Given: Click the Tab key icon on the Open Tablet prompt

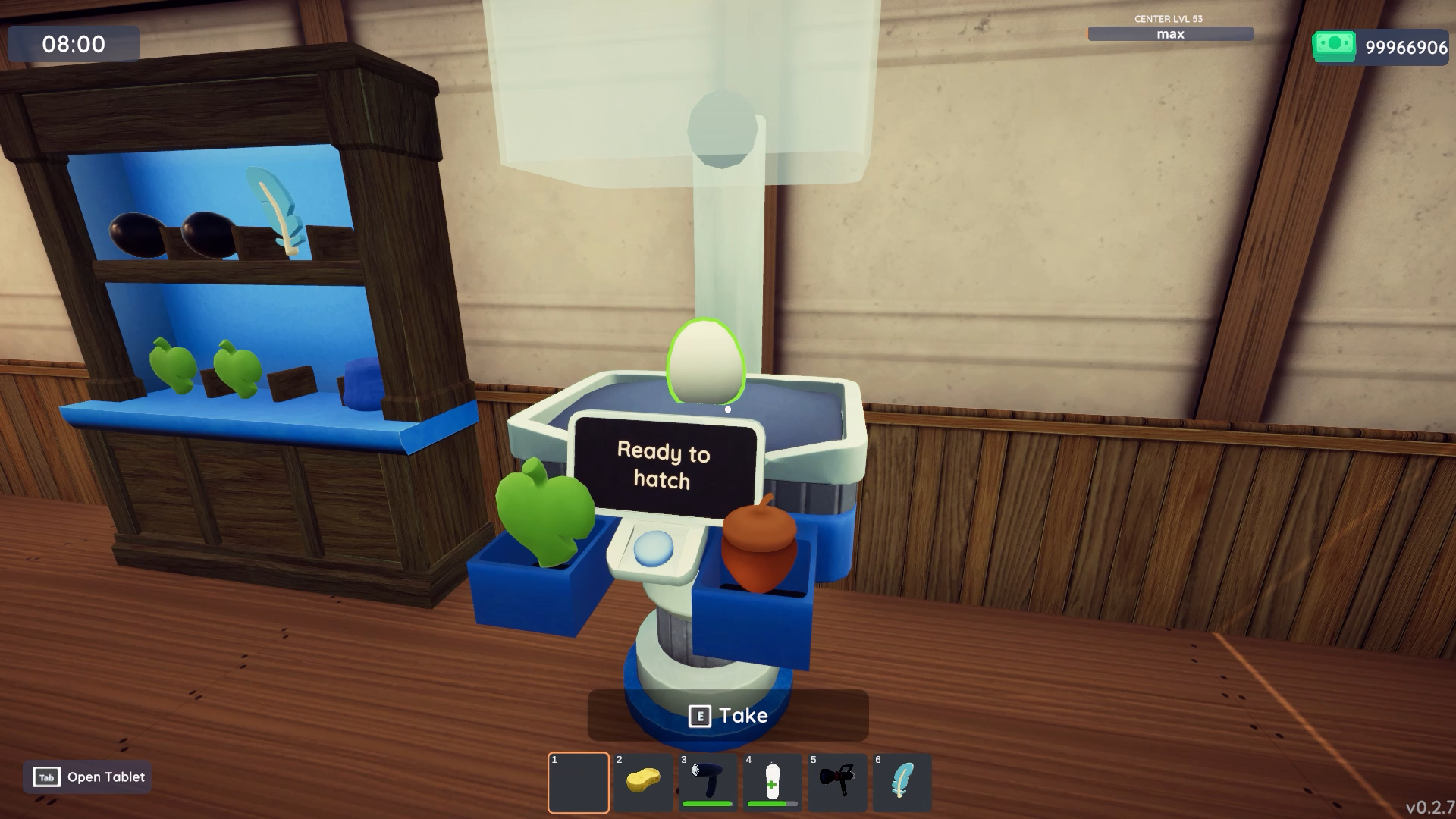Looking at the screenshot, I should tap(45, 777).
